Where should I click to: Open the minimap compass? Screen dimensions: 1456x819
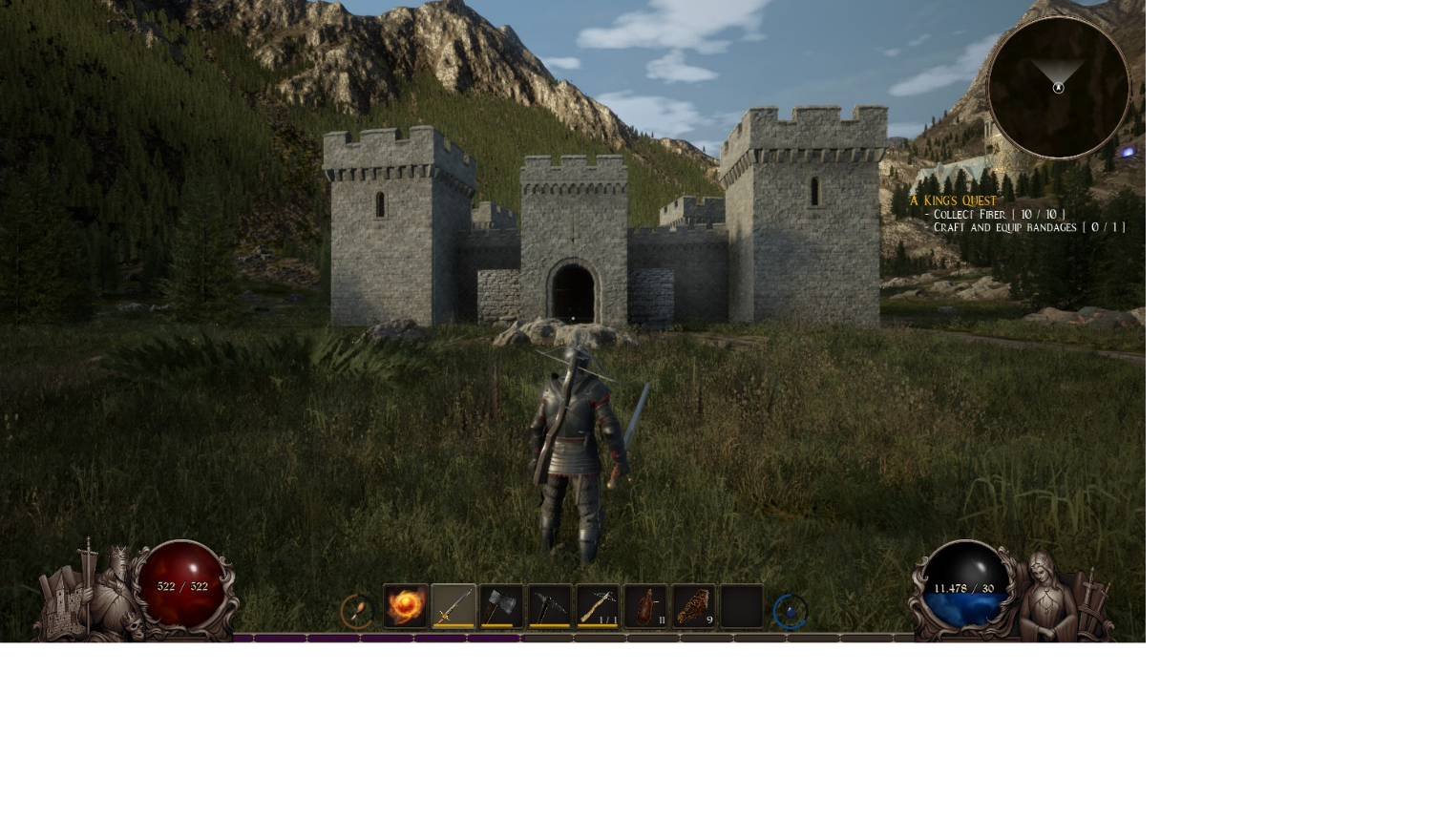(1058, 88)
